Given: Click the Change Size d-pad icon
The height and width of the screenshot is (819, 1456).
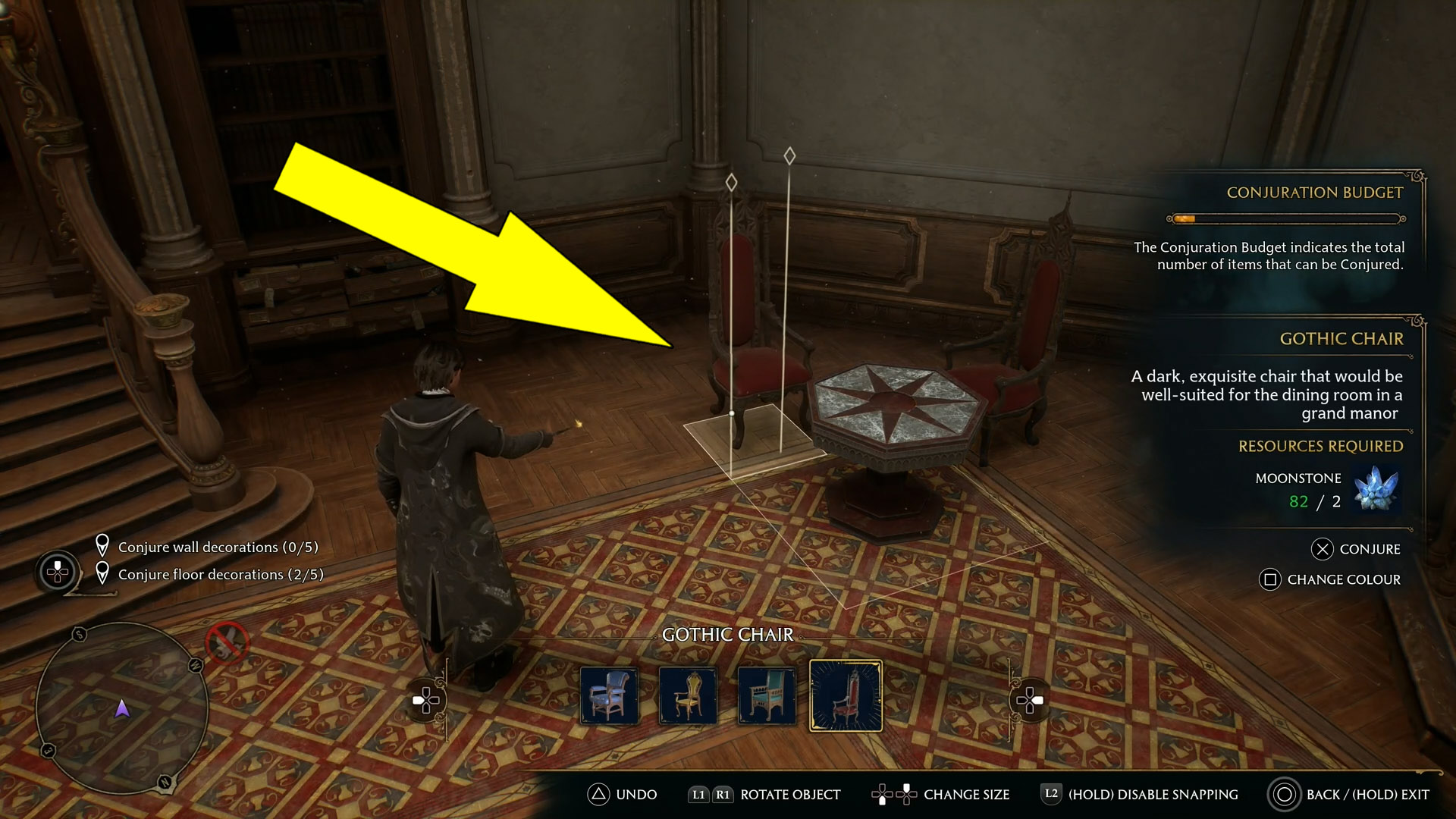Looking at the screenshot, I should click(896, 795).
